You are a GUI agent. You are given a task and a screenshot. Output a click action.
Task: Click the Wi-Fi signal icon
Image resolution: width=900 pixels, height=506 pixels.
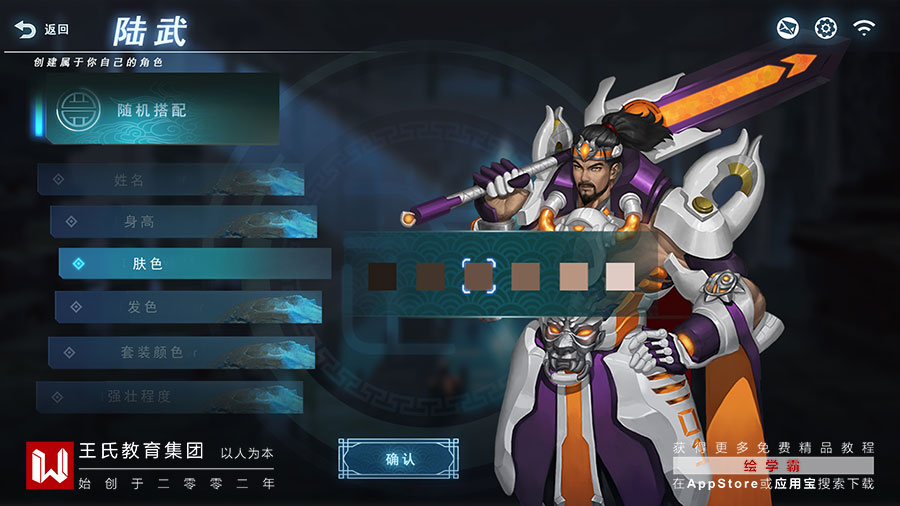[864, 28]
